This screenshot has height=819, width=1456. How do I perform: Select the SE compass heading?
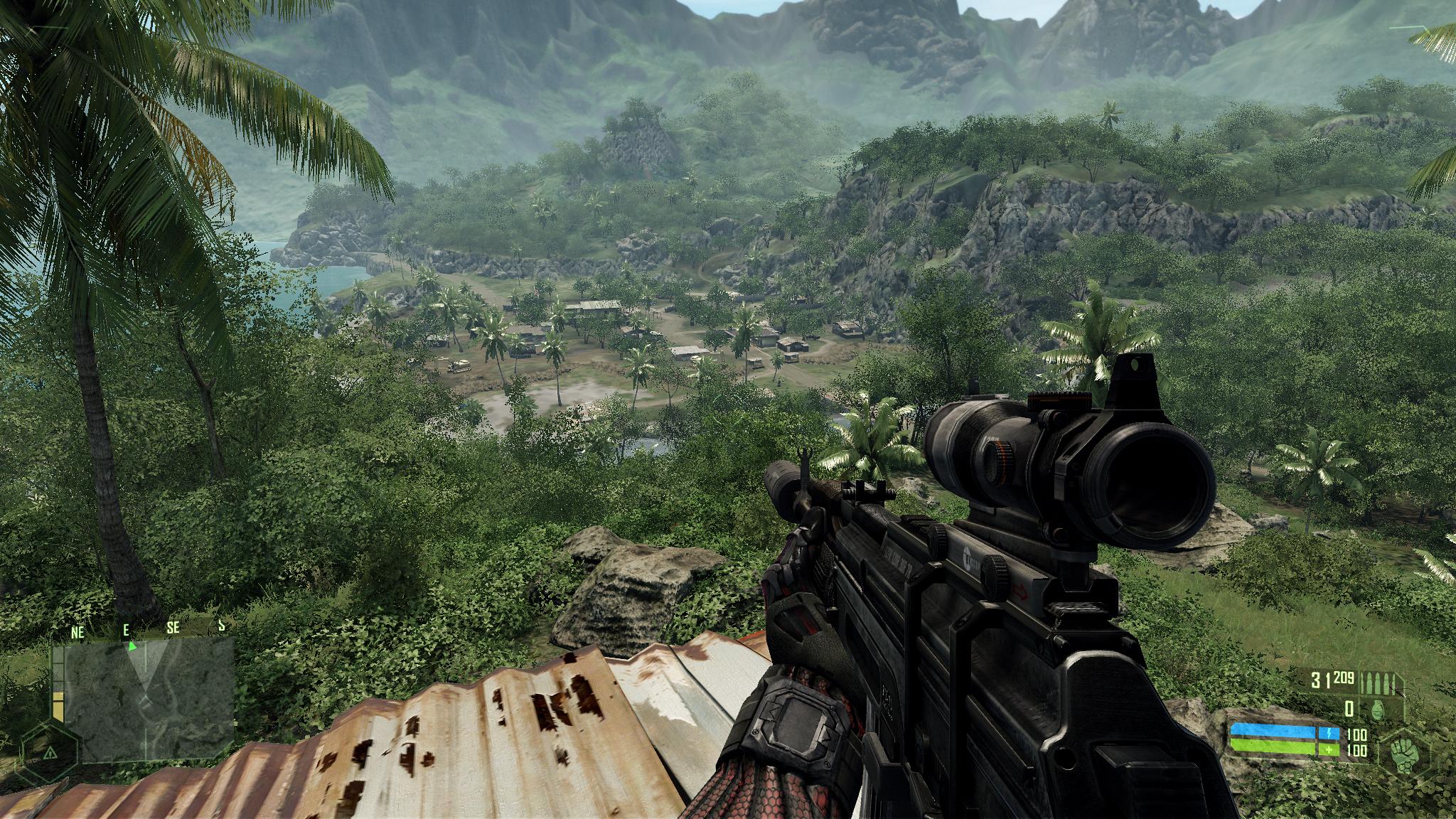[x=172, y=628]
